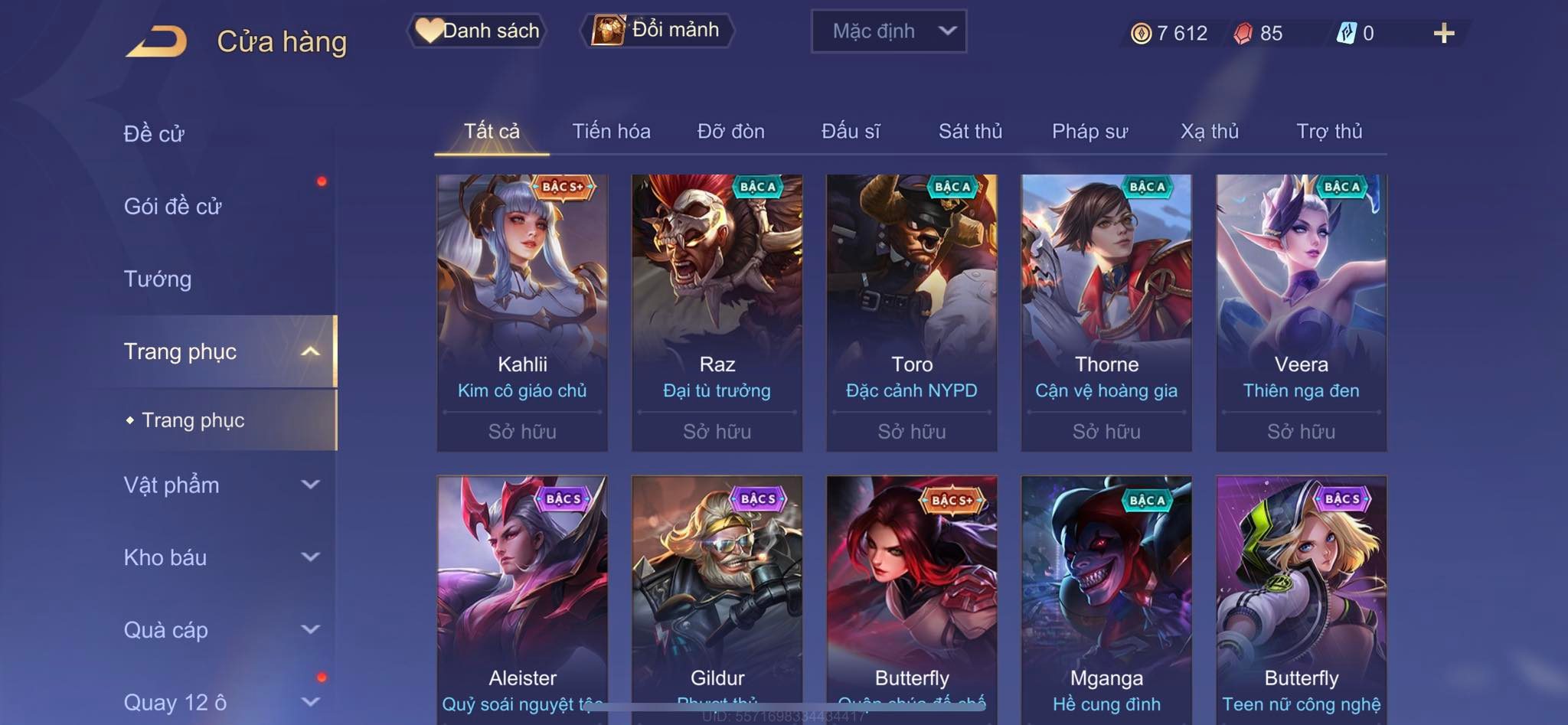Expand the Kho báu category
1568x725 pixels.
pos(220,557)
